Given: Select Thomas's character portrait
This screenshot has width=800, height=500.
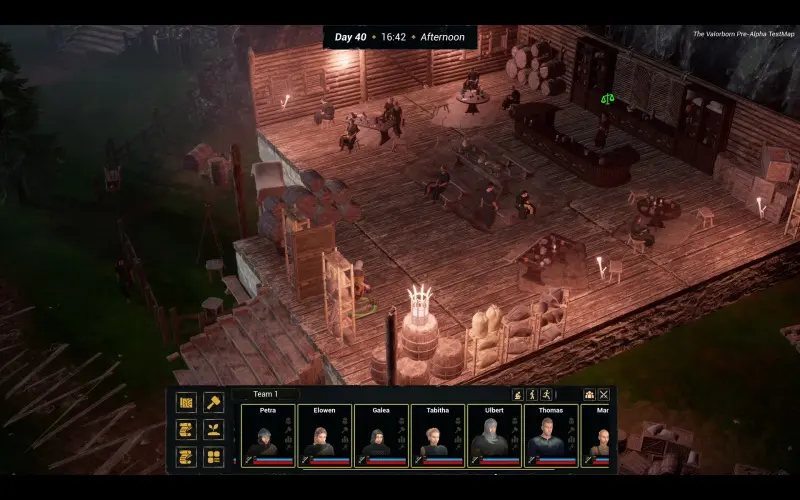Looking at the screenshot, I should point(550,435).
